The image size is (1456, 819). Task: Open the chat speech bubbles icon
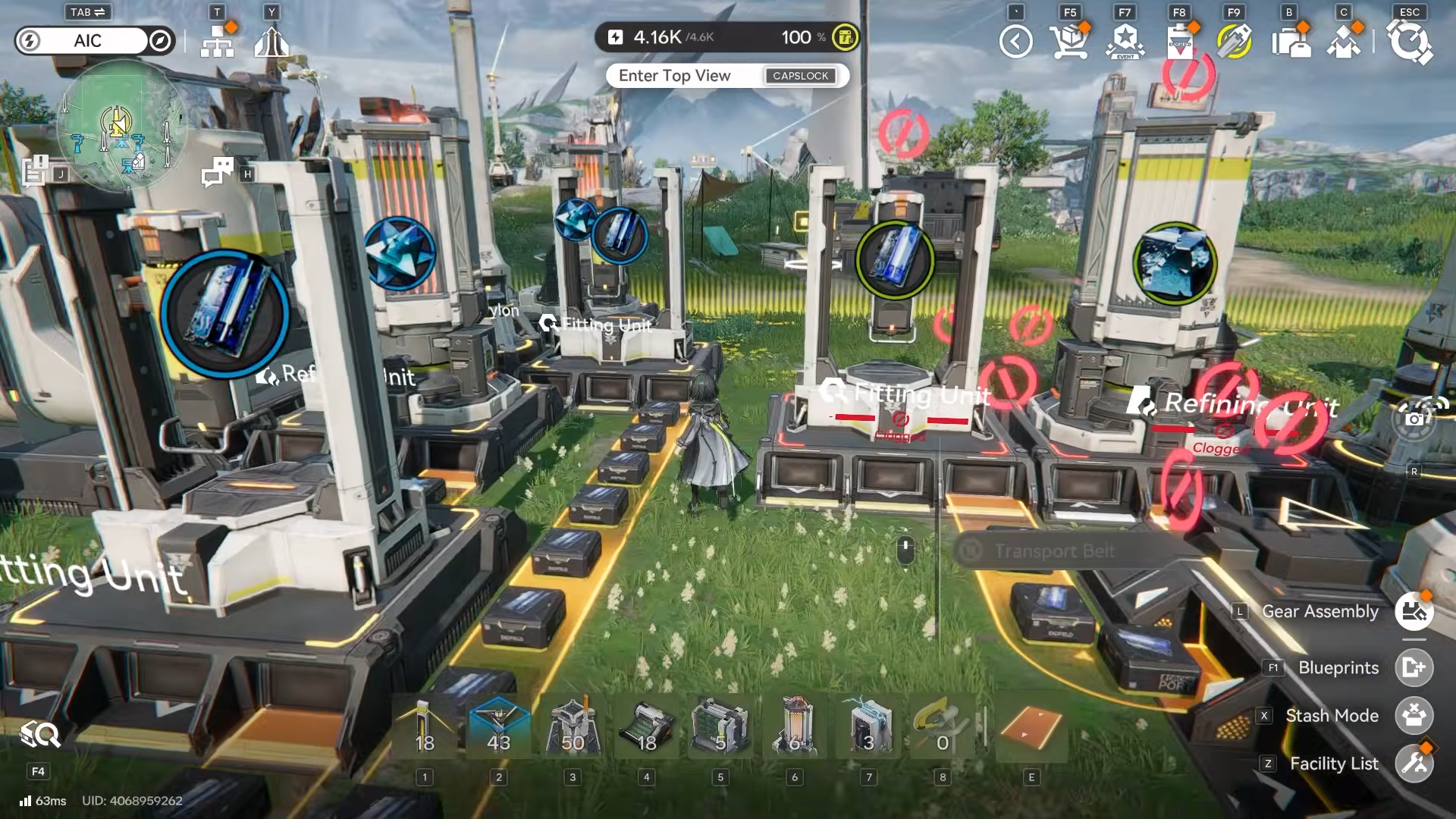tap(218, 172)
